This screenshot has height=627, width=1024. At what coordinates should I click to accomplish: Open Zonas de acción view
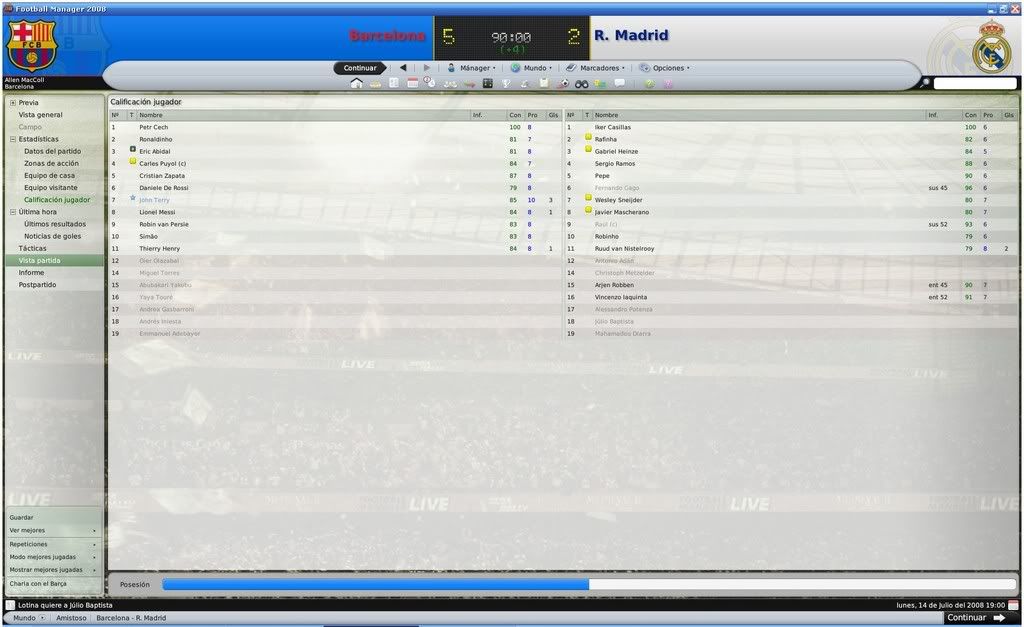[51, 163]
